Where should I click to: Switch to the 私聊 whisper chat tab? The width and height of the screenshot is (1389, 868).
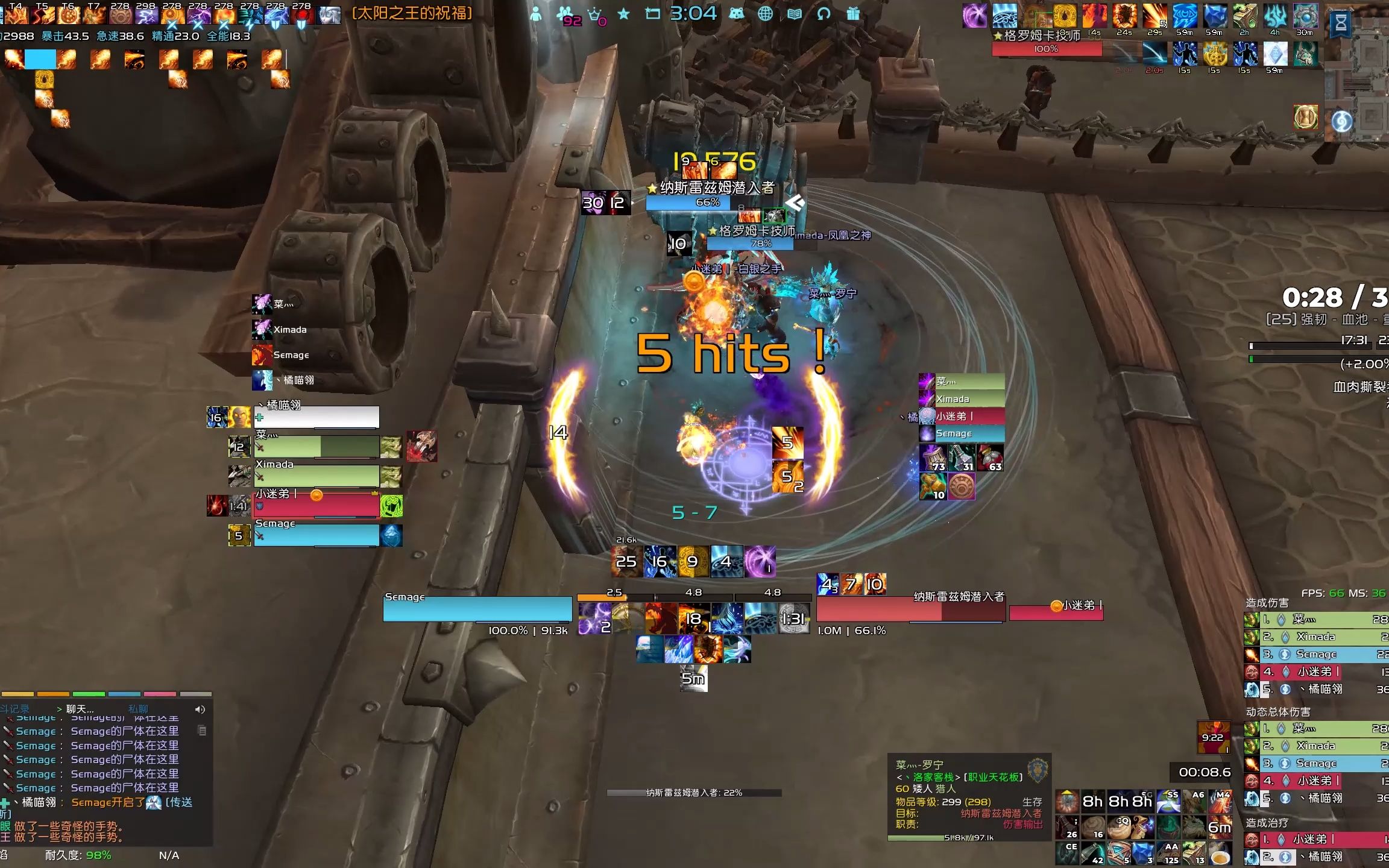137,709
